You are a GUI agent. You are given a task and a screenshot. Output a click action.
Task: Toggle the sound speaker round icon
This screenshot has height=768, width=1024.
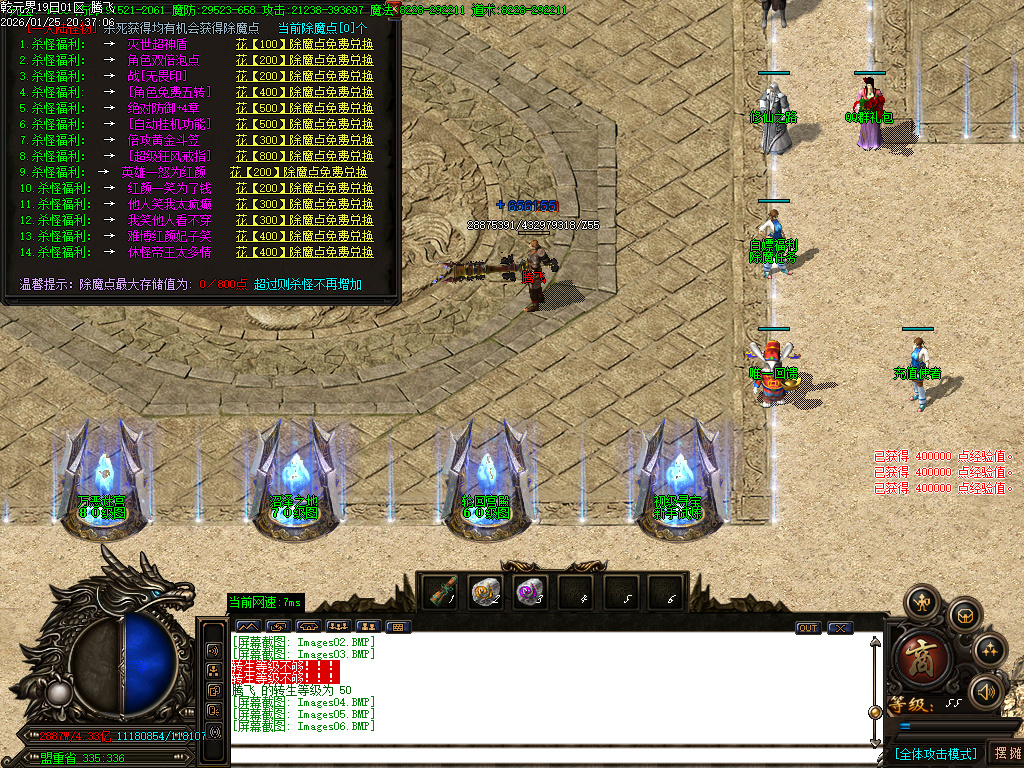point(987,691)
